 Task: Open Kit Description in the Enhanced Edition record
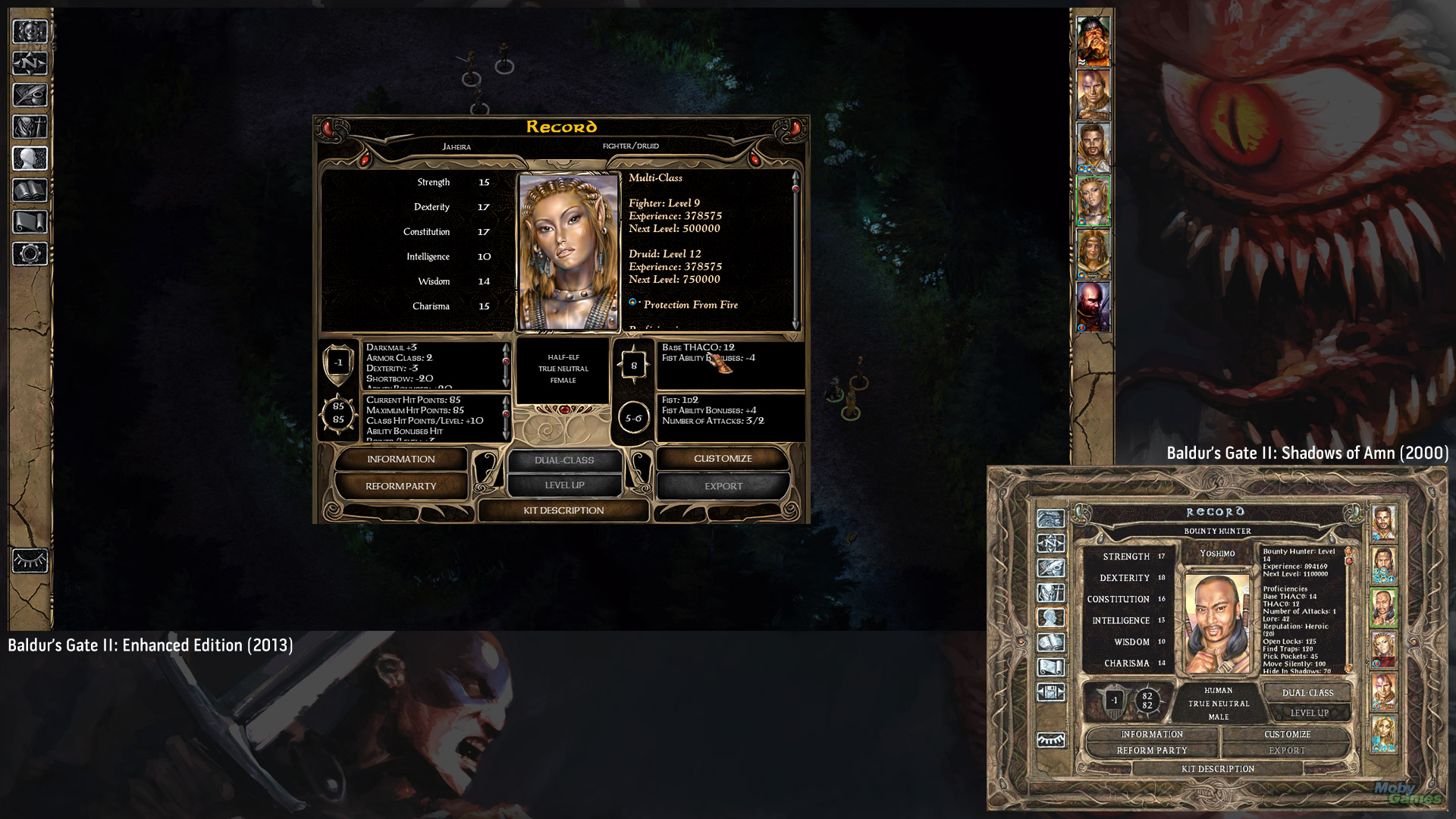[x=563, y=510]
